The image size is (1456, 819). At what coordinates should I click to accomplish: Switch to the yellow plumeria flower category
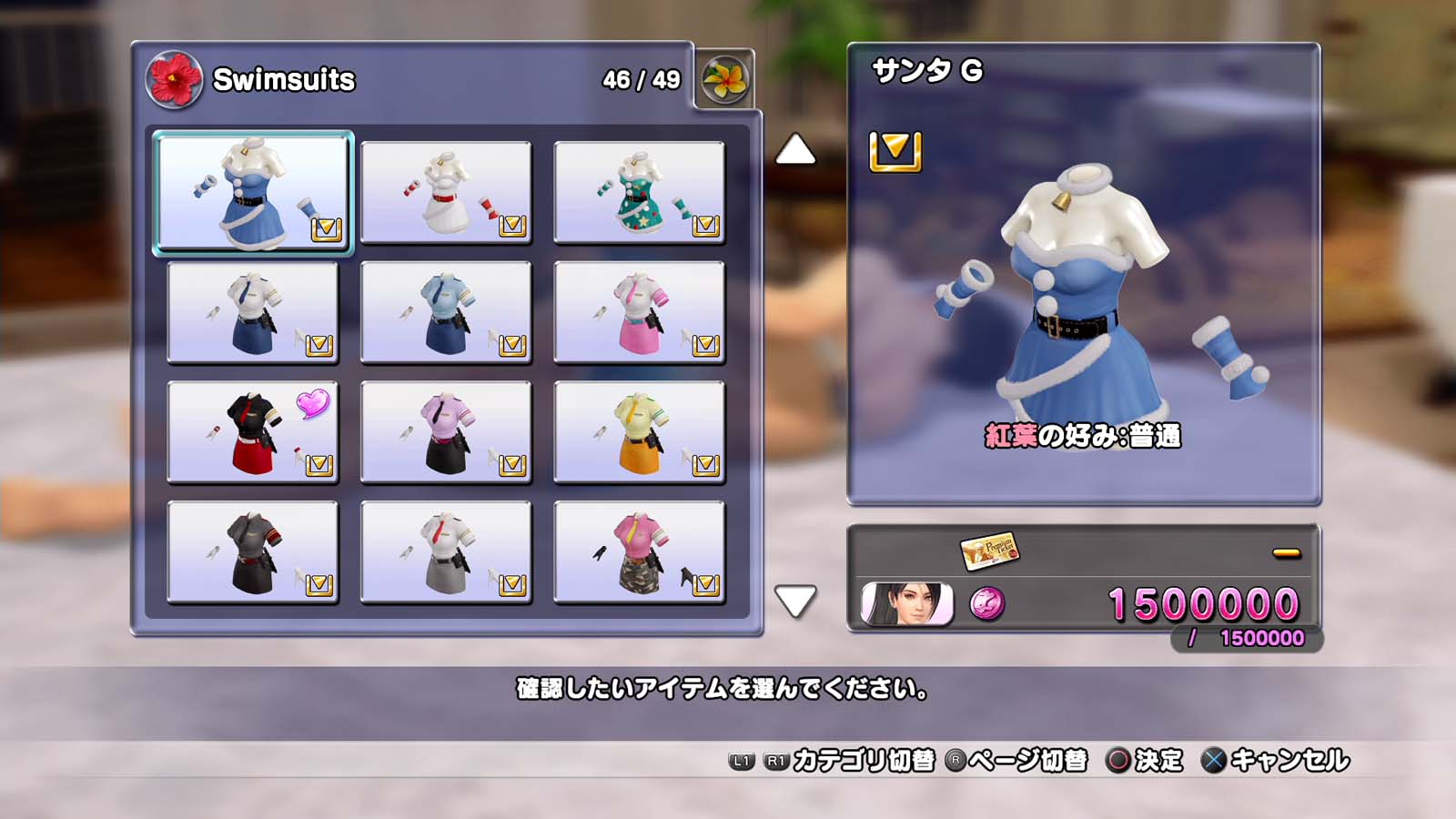click(725, 80)
